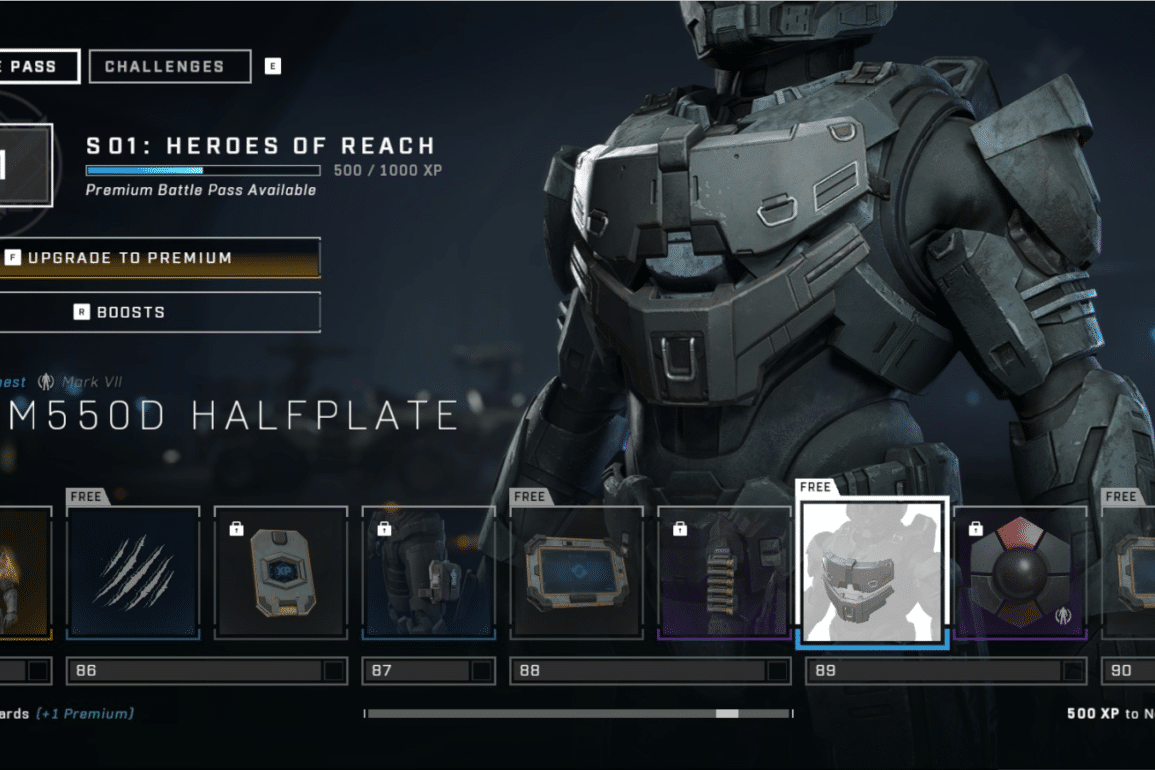This screenshot has height=770, width=1155.
Task: Pick the free challenge swap reward at tier 88
Action: pyautogui.click(x=576, y=572)
